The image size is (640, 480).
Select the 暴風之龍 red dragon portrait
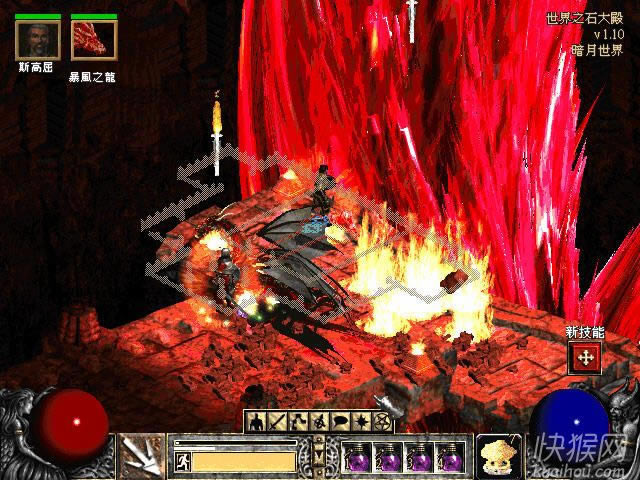[x=93, y=40]
